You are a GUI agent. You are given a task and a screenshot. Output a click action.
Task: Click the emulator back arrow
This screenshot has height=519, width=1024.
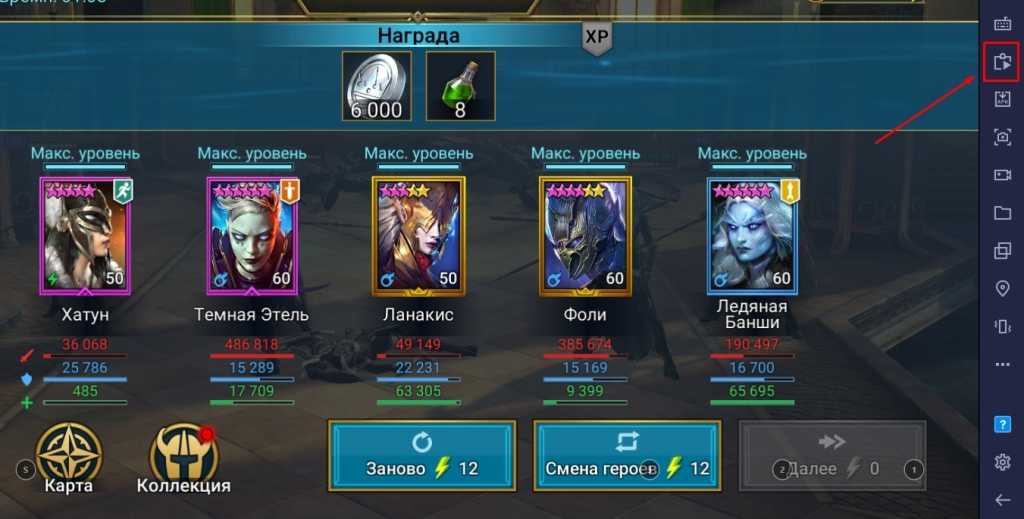coord(1002,500)
